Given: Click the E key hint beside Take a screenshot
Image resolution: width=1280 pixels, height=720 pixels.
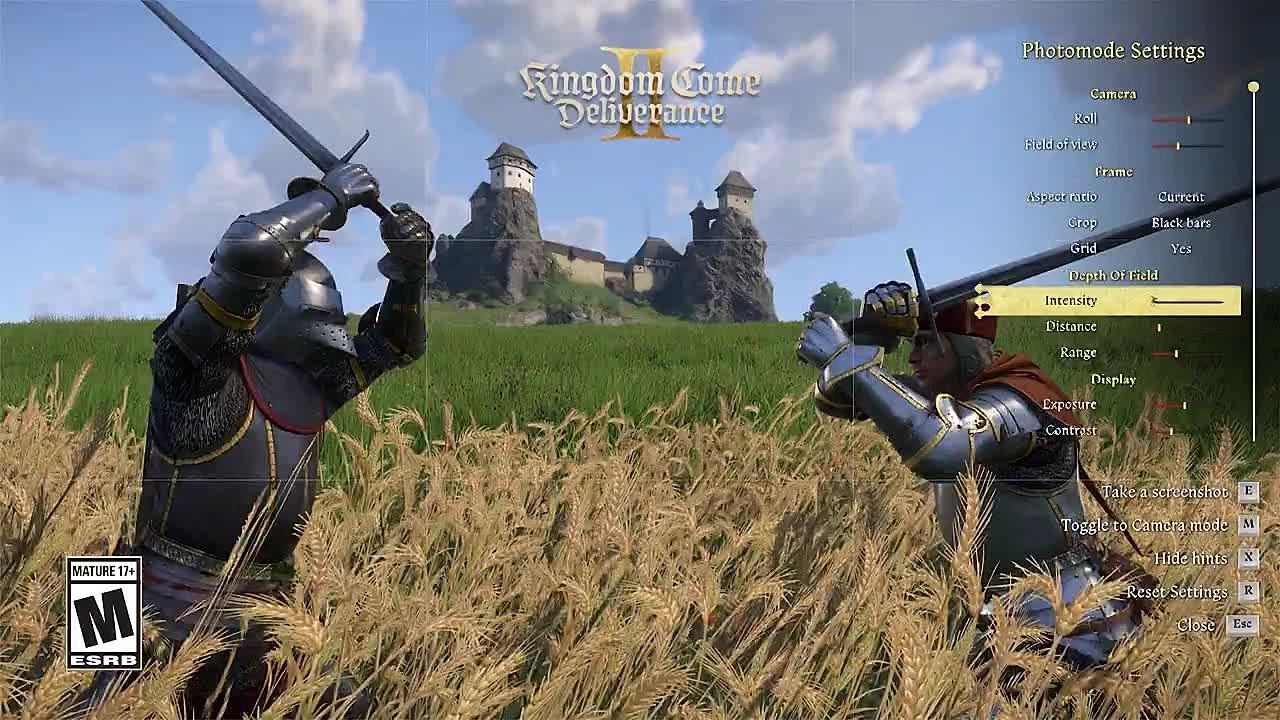Looking at the screenshot, I should click(x=1247, y=491).
